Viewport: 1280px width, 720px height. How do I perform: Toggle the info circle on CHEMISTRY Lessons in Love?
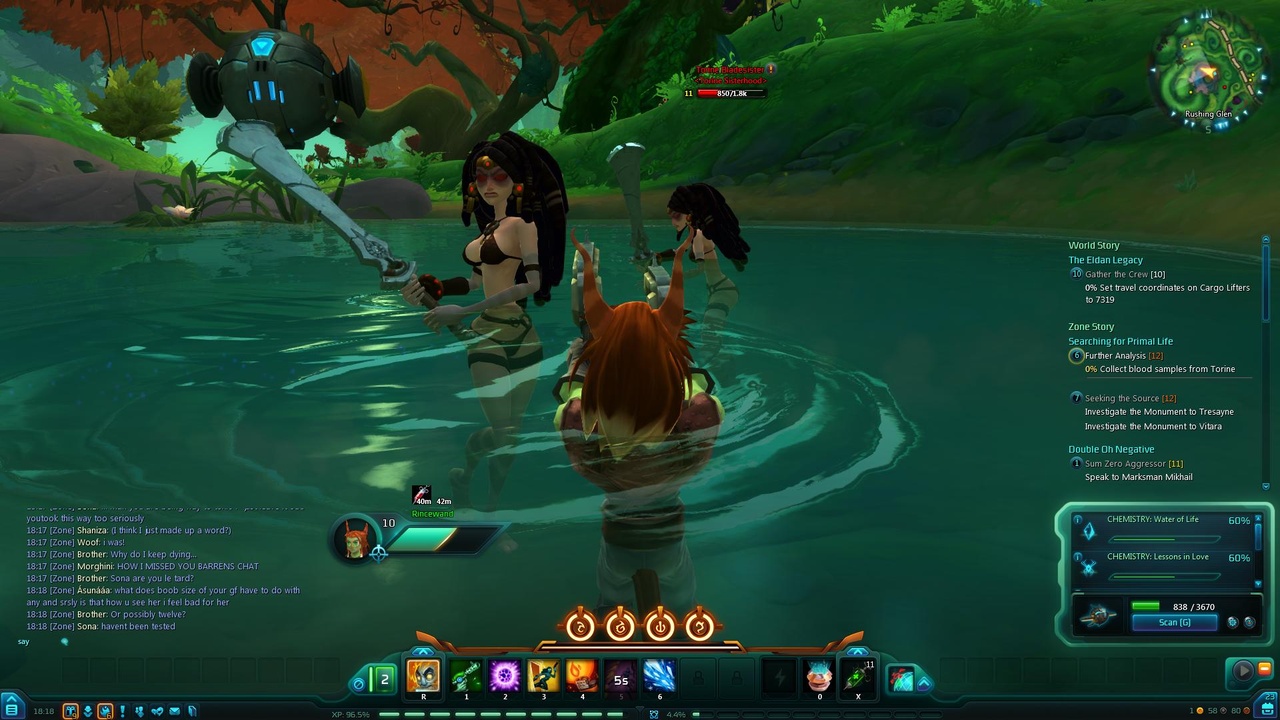click(x=1077, y=556)
